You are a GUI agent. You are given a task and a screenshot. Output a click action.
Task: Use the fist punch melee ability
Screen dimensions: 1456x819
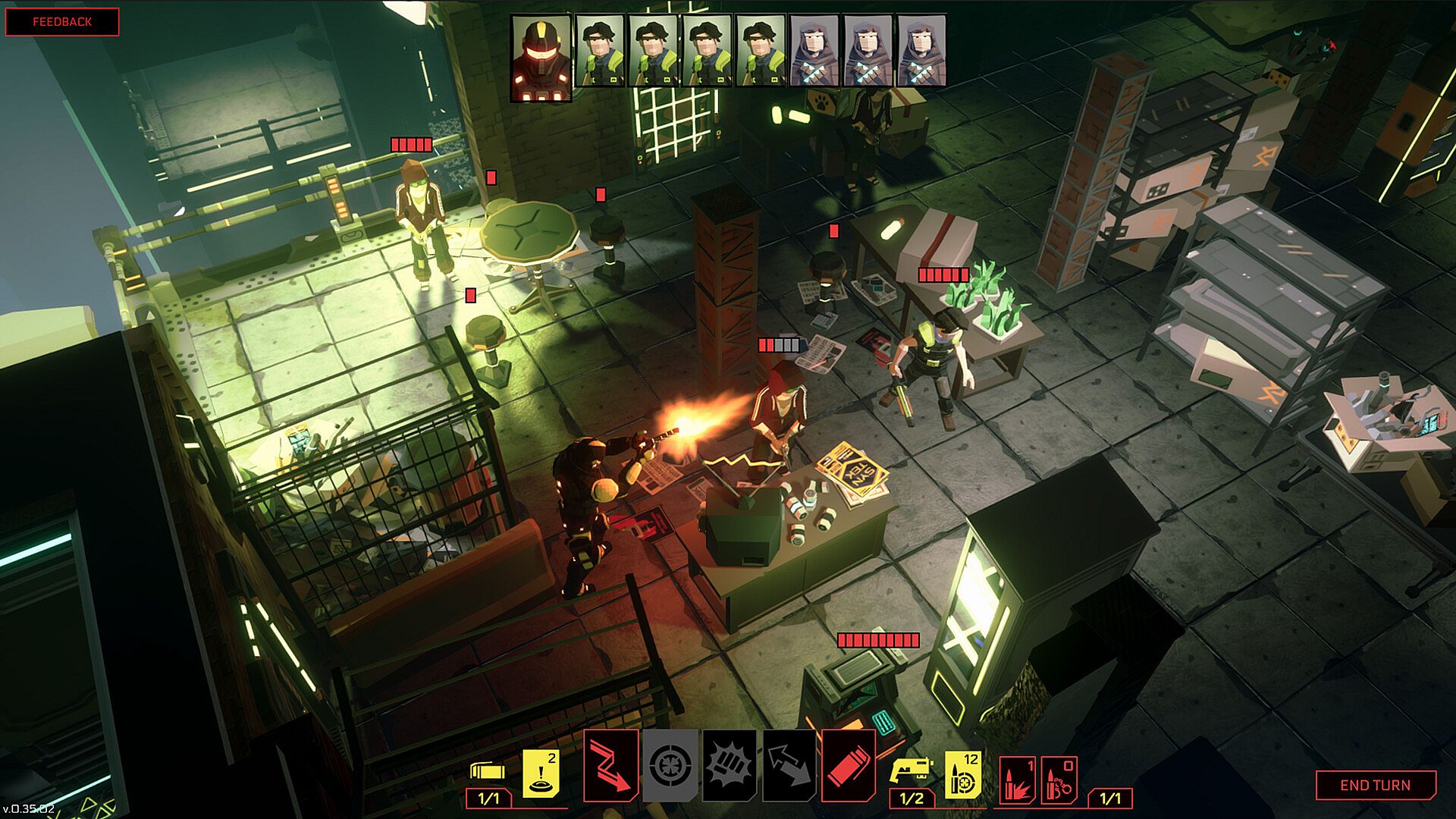pos(730,766)
